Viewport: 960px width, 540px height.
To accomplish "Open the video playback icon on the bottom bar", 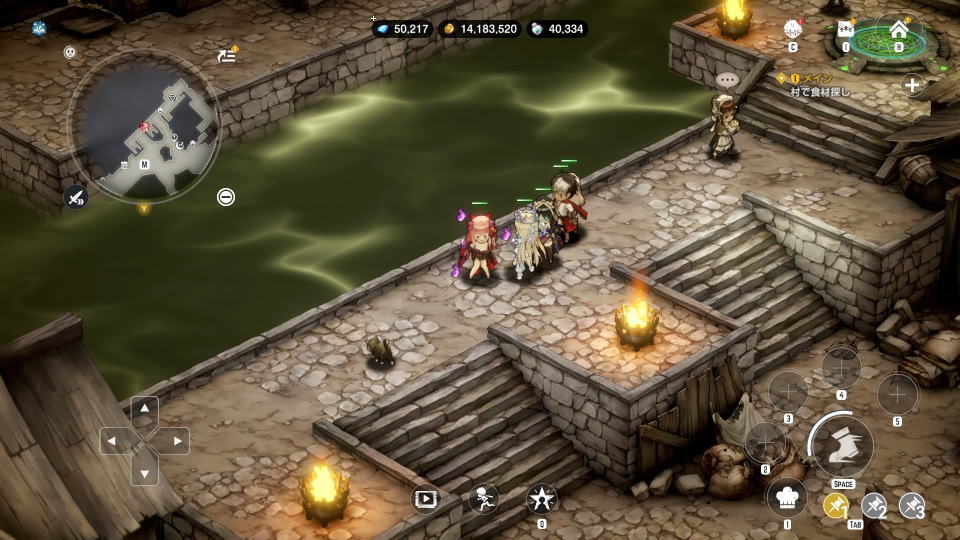I will click(x=426, y=497).
